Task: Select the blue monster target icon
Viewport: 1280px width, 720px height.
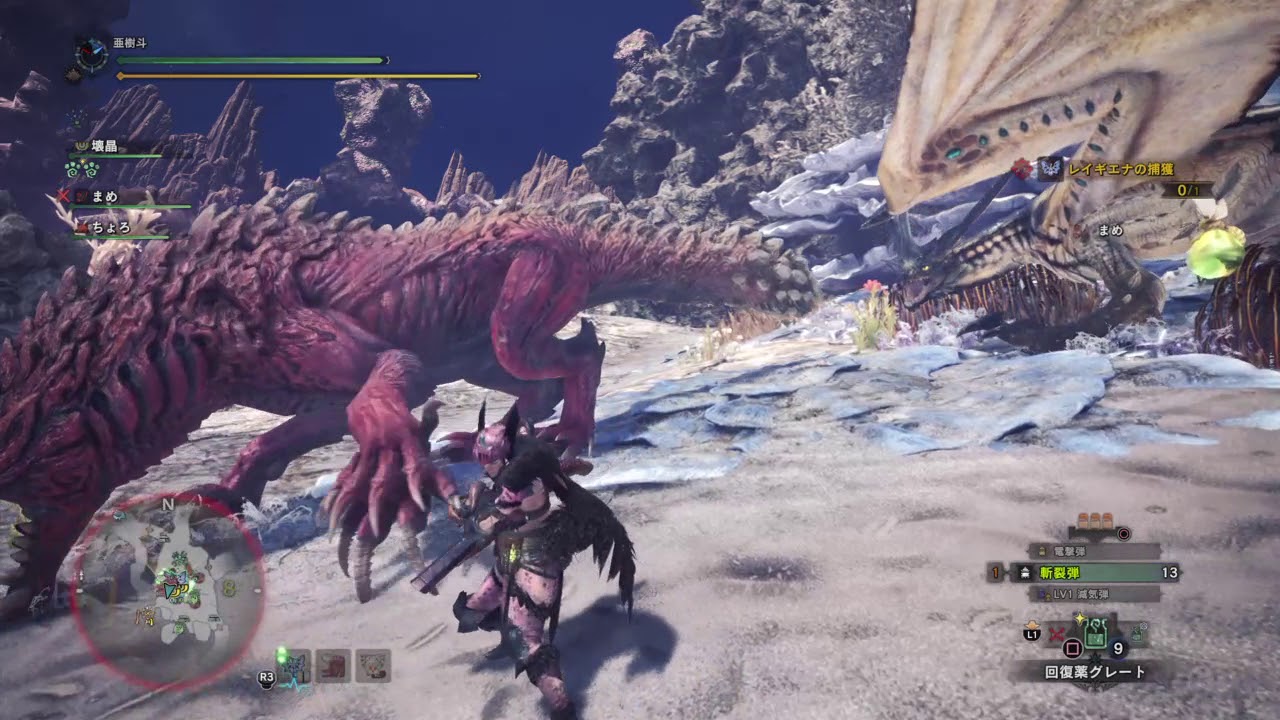Action: [x=299, y=665]
